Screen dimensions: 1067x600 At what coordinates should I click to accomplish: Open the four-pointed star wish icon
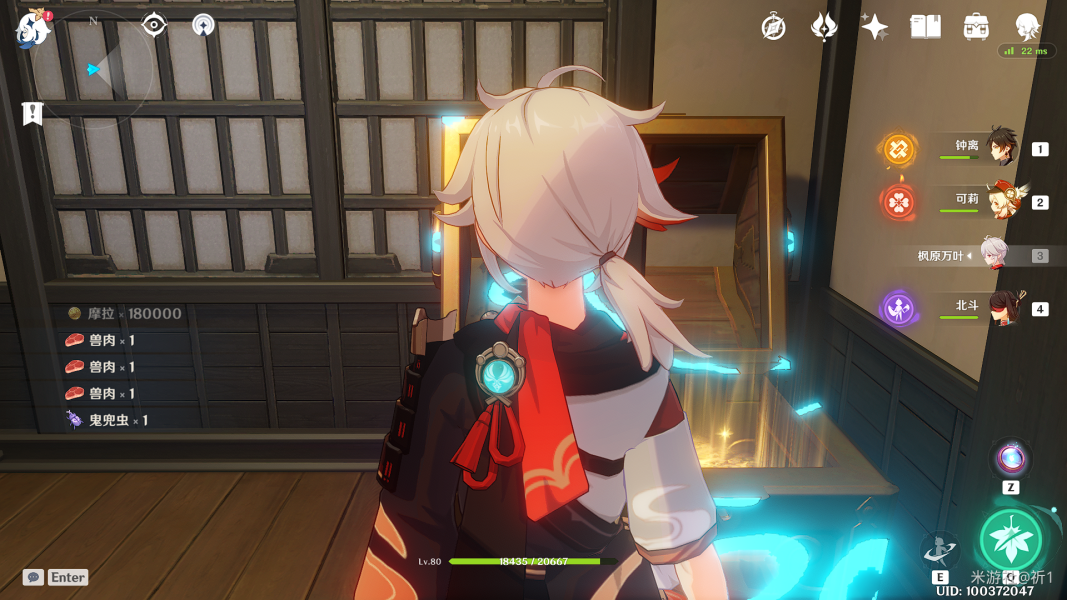coord(874,27)
